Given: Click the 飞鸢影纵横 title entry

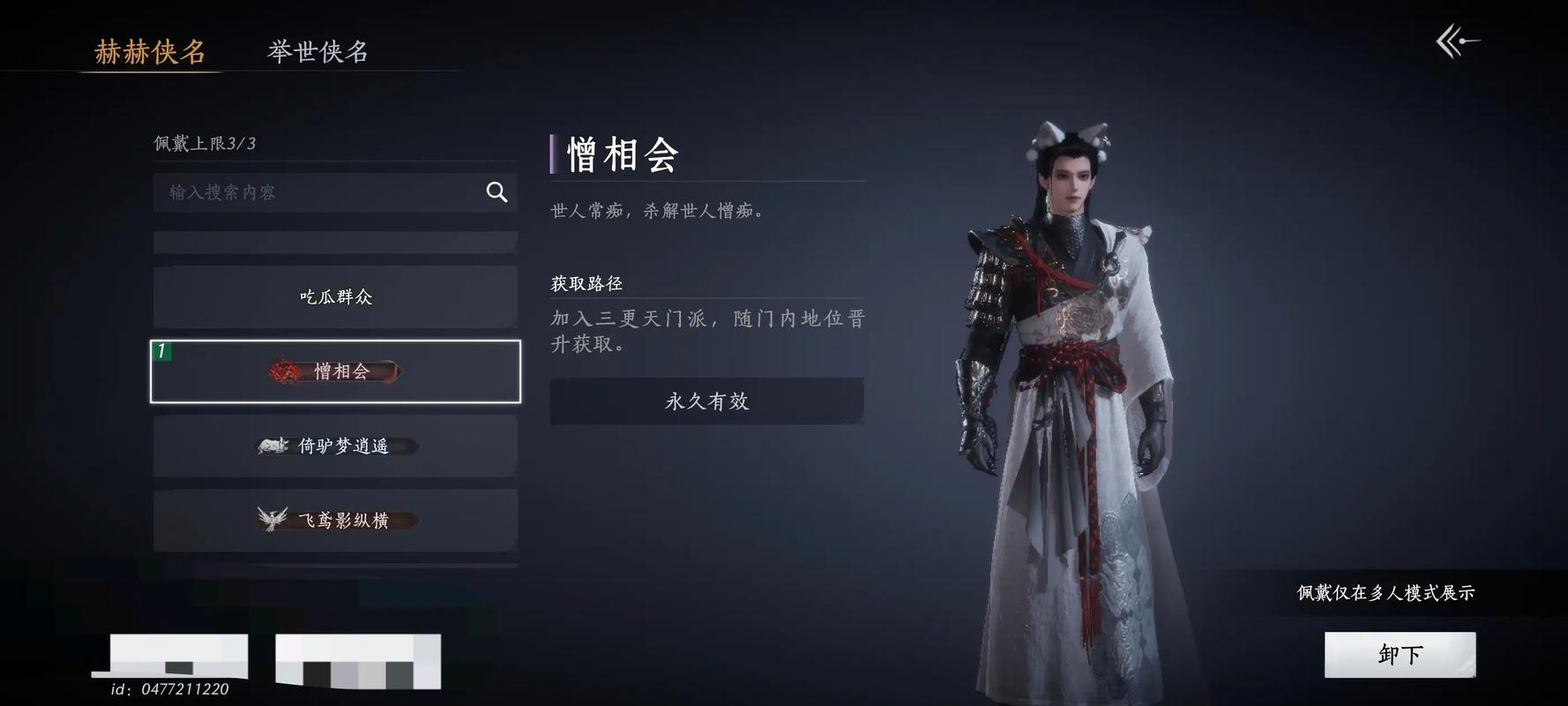Looking at the screenshot, I should click(x=335, y=520).
